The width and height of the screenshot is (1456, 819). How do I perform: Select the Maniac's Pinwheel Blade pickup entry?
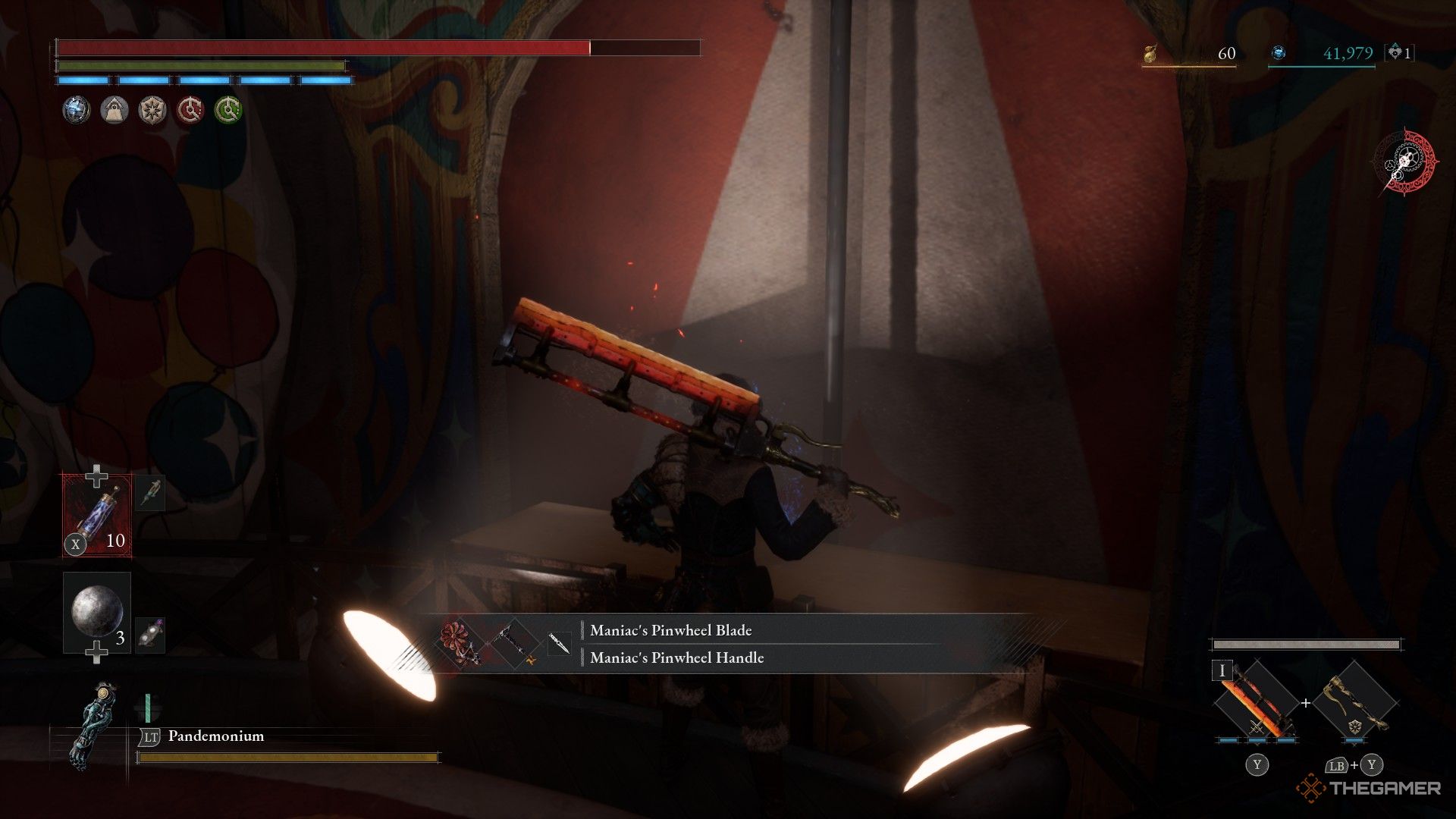tap(670, 630)
